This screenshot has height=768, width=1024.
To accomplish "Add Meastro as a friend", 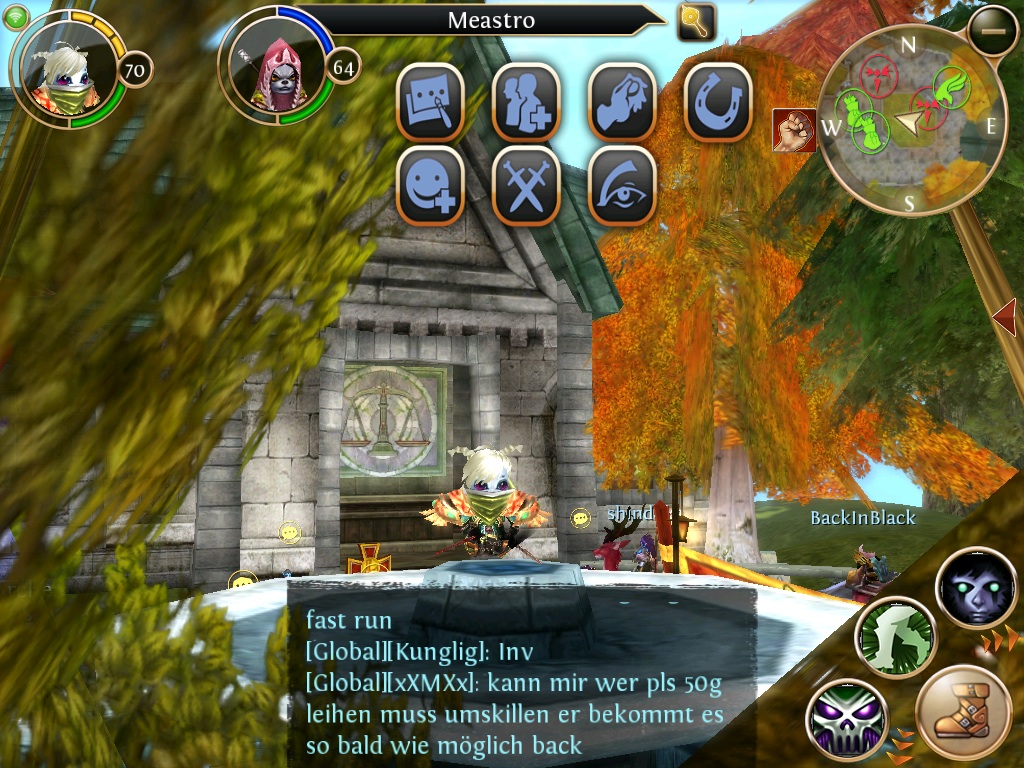I will coord(430,186).
